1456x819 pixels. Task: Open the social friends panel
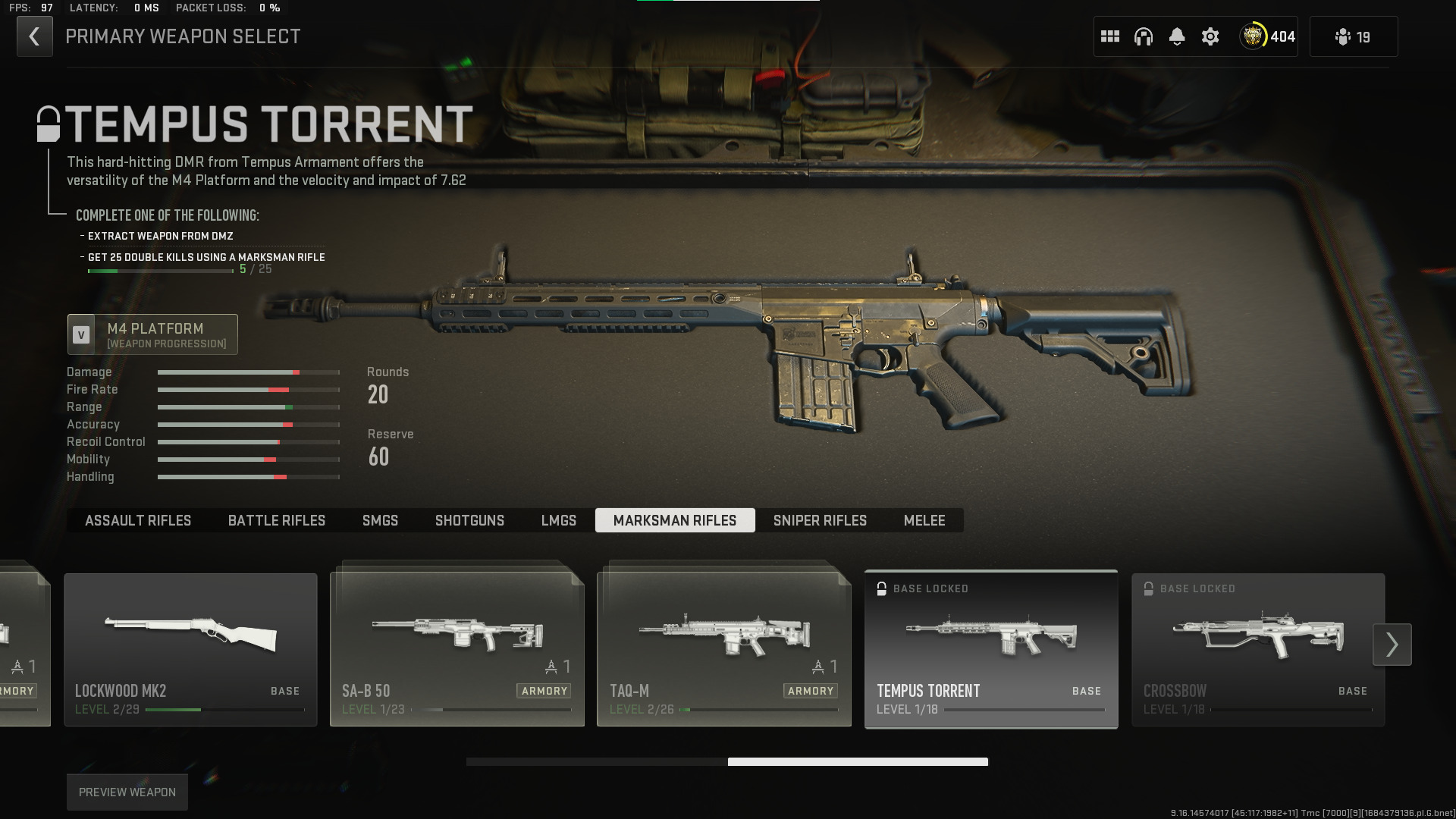[x=1354, y=36]
